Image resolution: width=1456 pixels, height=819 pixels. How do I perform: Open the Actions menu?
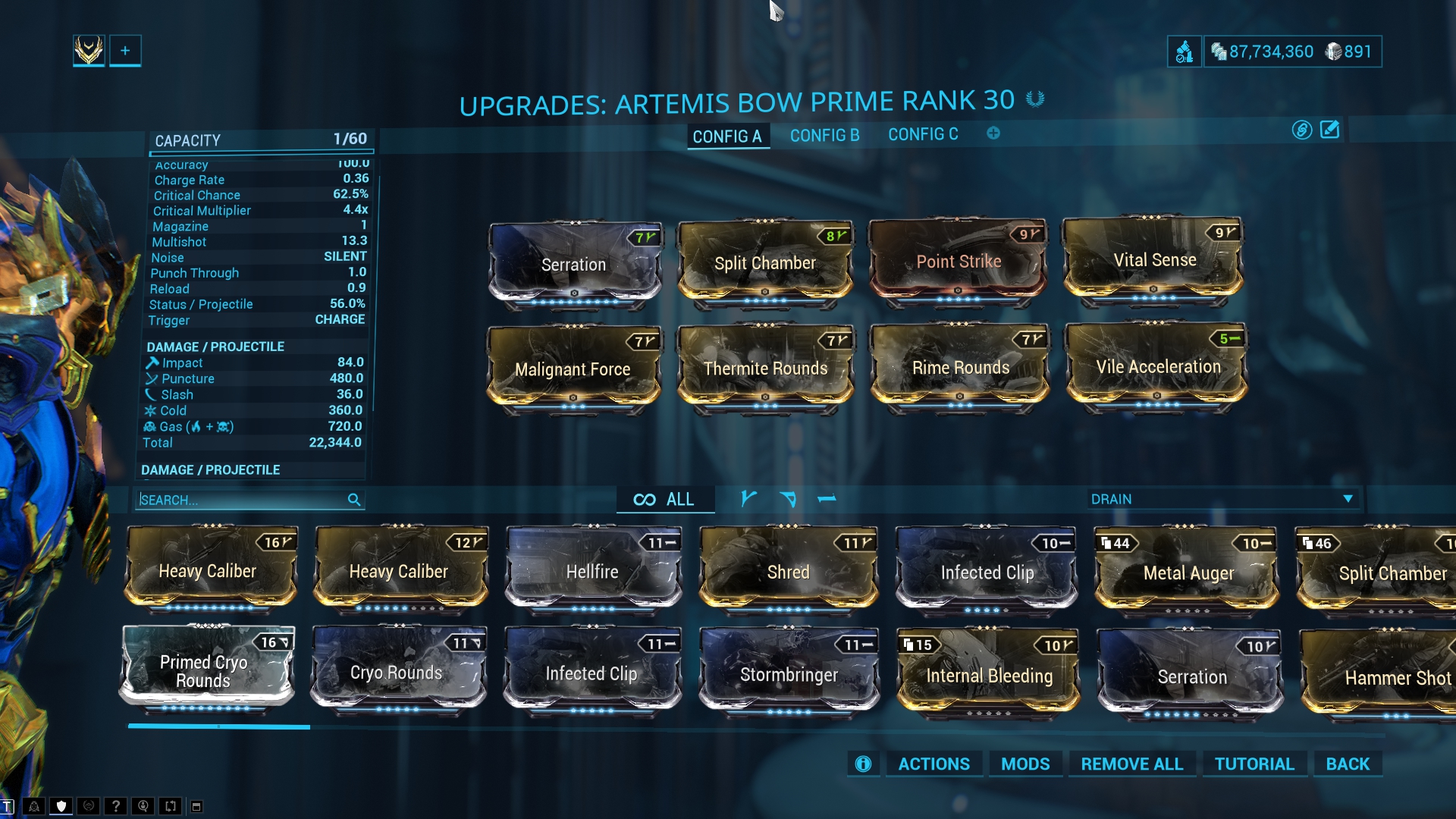click(934, 764)
